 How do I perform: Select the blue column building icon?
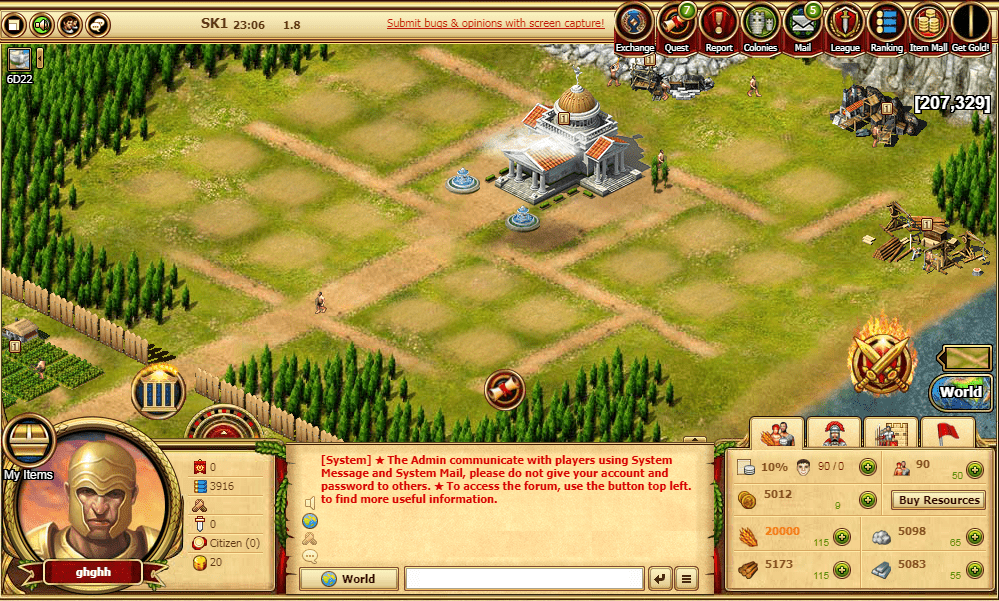[158, 391]
